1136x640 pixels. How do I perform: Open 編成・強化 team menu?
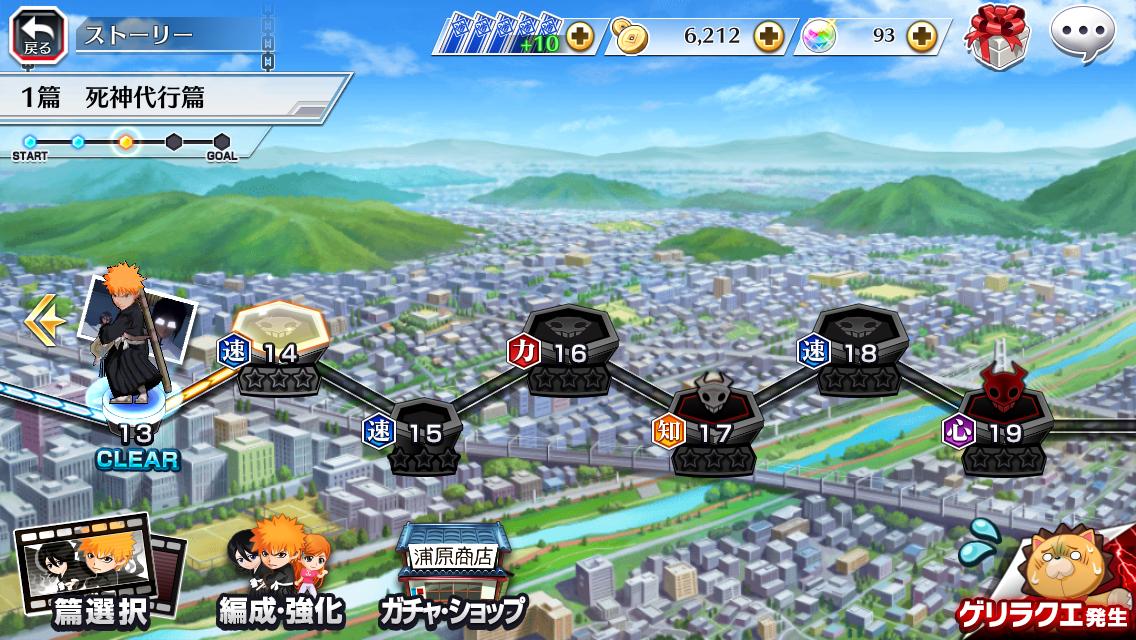[281, 577]
